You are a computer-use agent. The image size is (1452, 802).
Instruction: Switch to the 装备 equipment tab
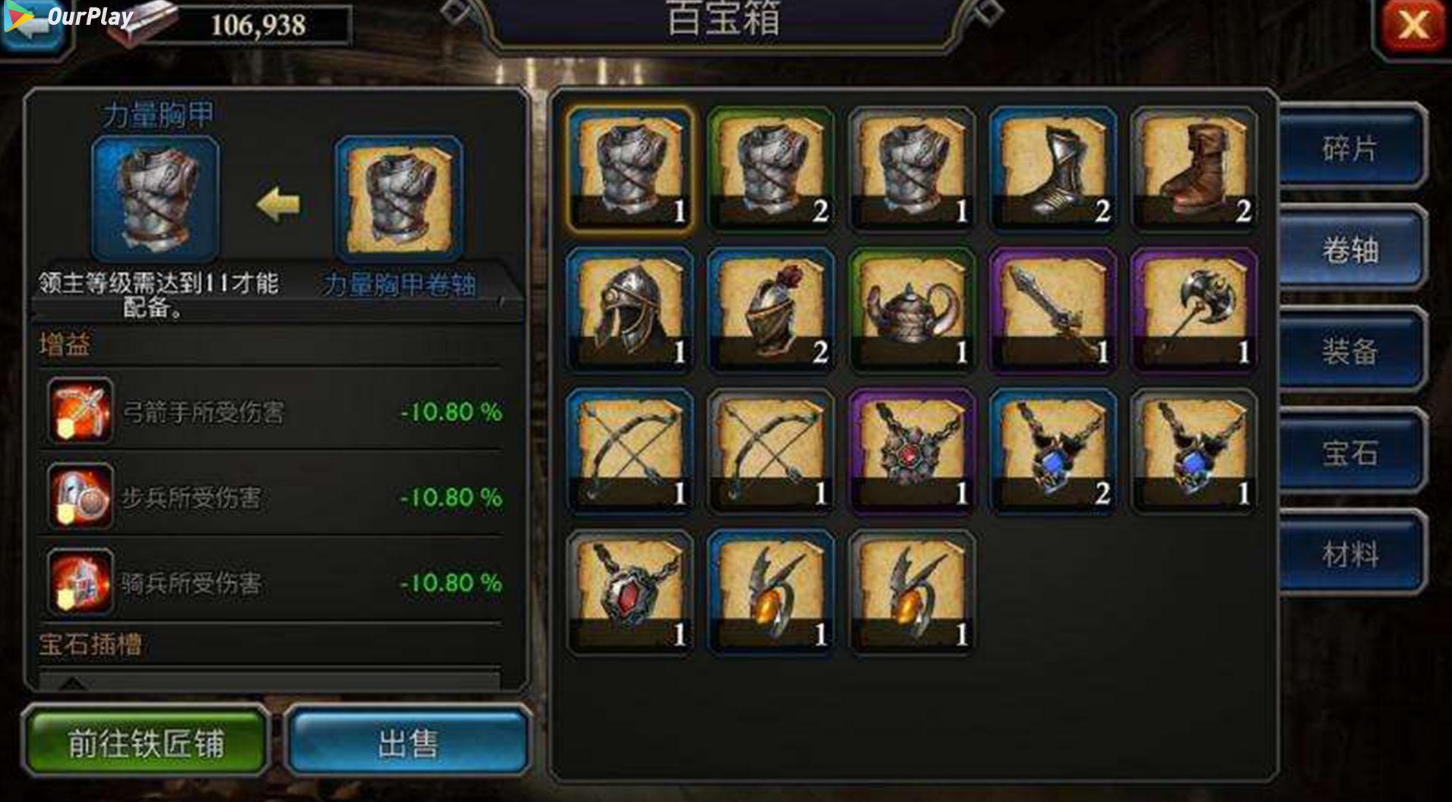coord(1352,352)
